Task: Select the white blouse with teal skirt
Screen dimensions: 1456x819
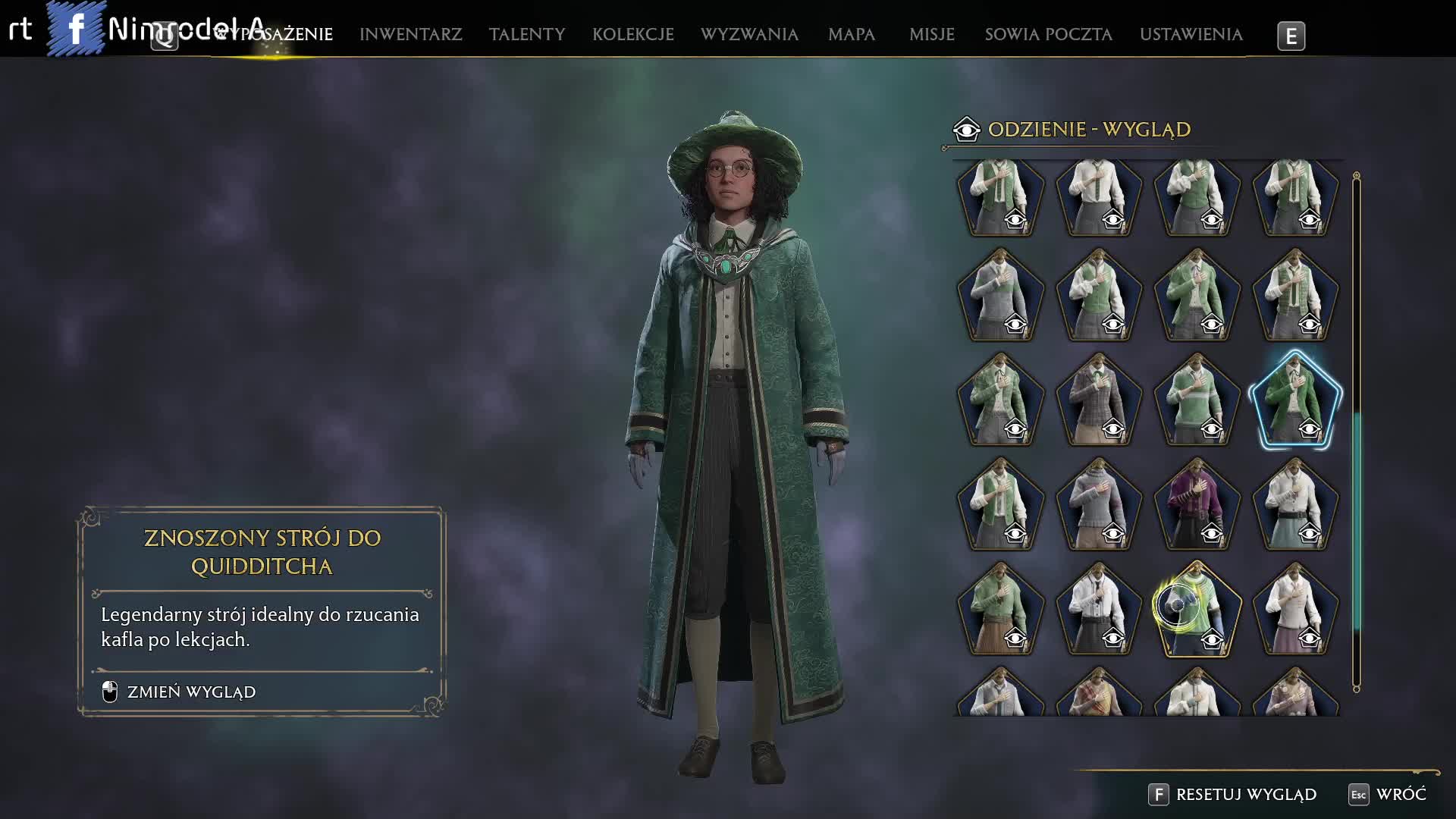Action: 1294,503
